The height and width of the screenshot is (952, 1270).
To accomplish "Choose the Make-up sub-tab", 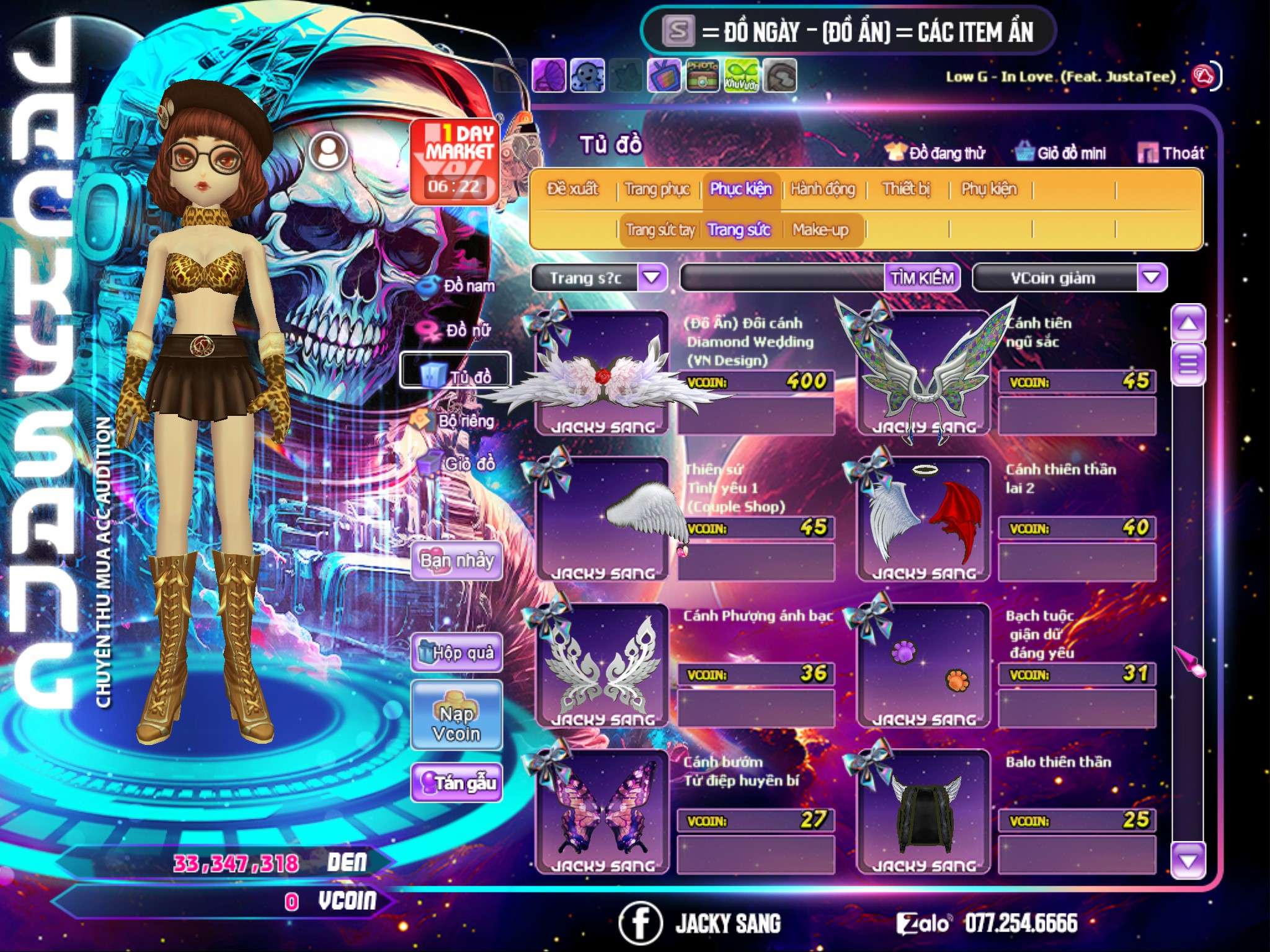I will pyautogui.click(x=820, y=230).
